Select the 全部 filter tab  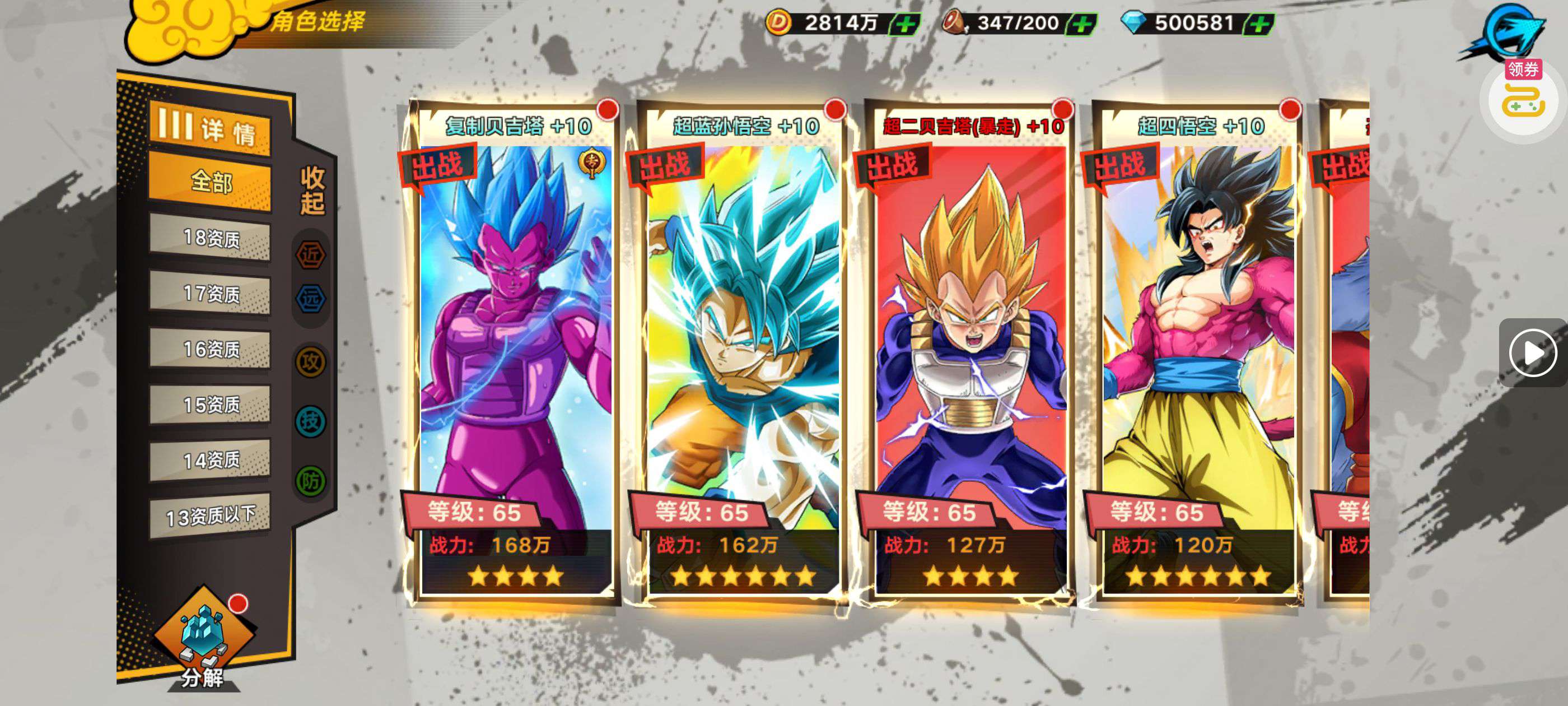[210, 182]
